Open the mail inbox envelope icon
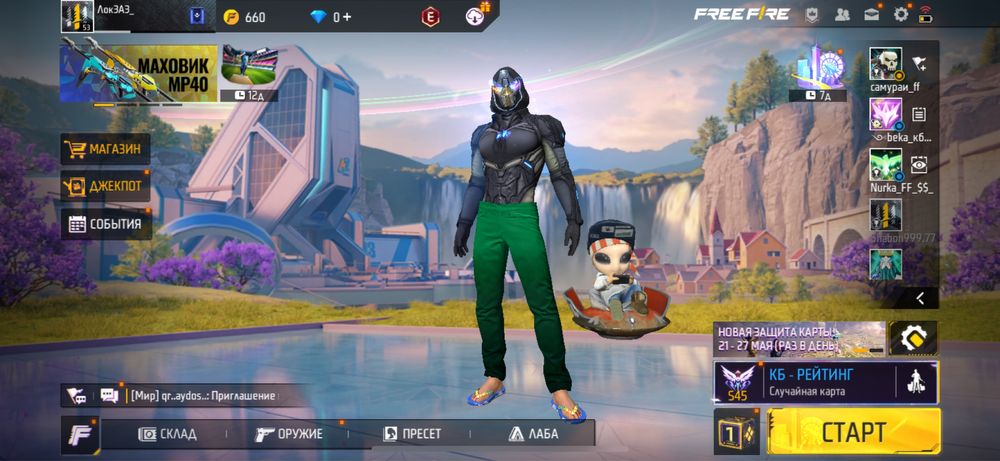Screen dimensions: 1000x461 coord(872,14)
